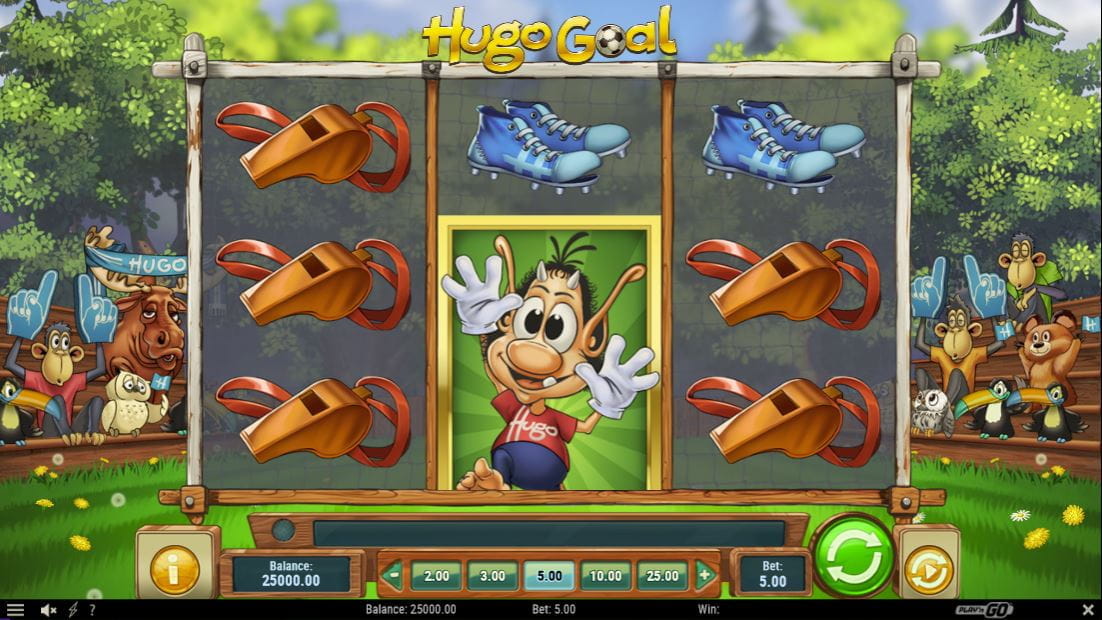This screenshot has height=620, width=1102.
Task: Choose the 3.00 bet value
Action: click(x=492, y=576)
